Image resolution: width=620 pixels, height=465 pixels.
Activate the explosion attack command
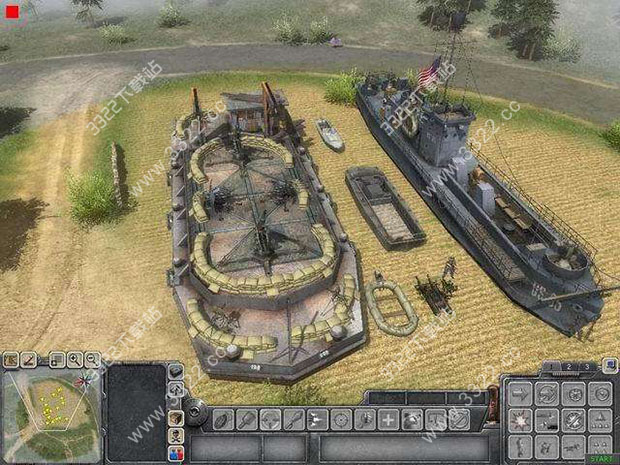point(519,421)
